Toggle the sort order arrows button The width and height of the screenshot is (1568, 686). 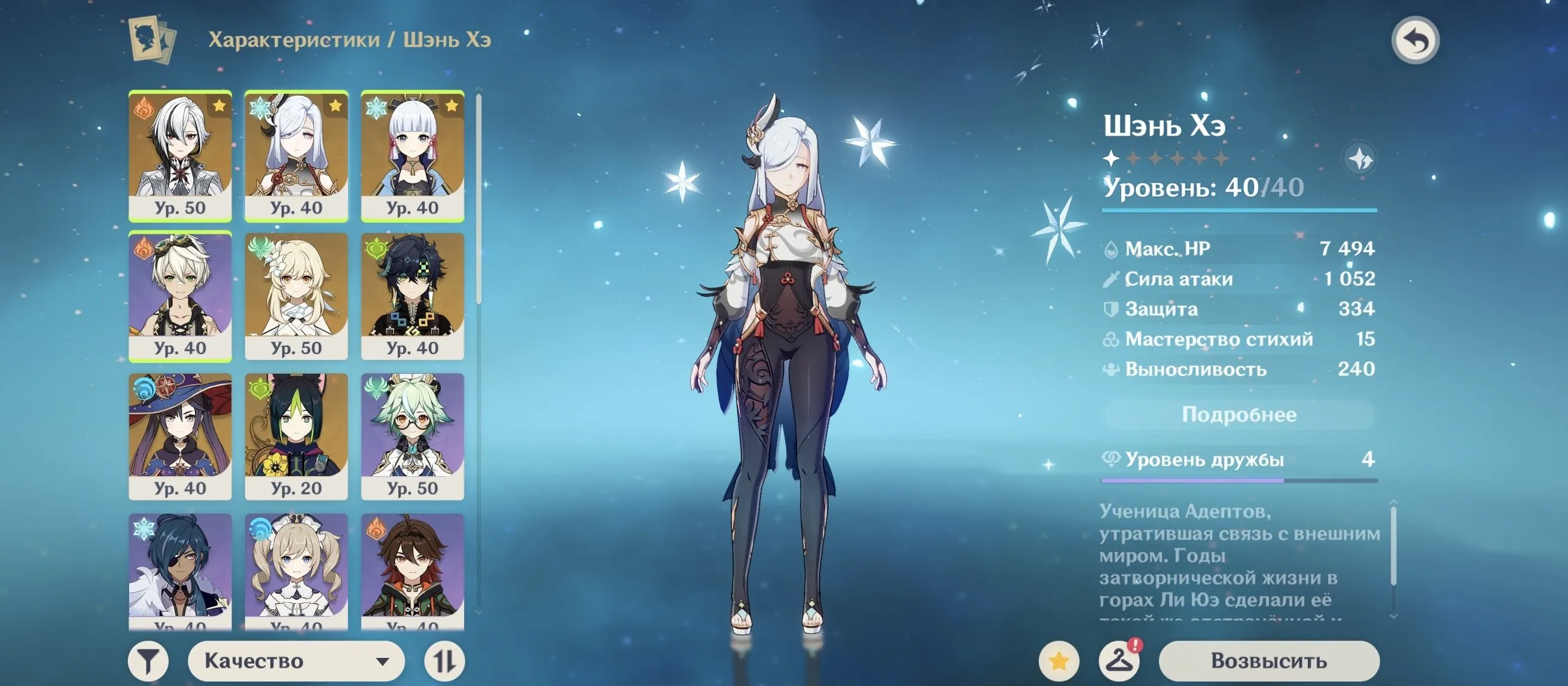point(444,661)
